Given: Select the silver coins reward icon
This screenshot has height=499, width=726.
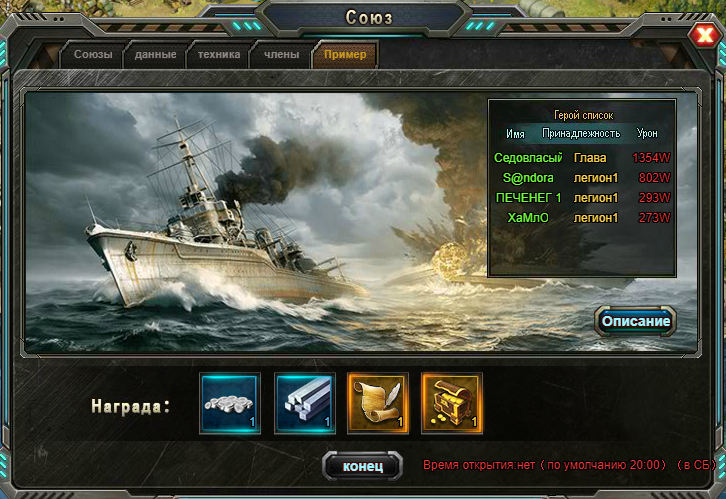Looking at the screenshot, I should [230, 403].
